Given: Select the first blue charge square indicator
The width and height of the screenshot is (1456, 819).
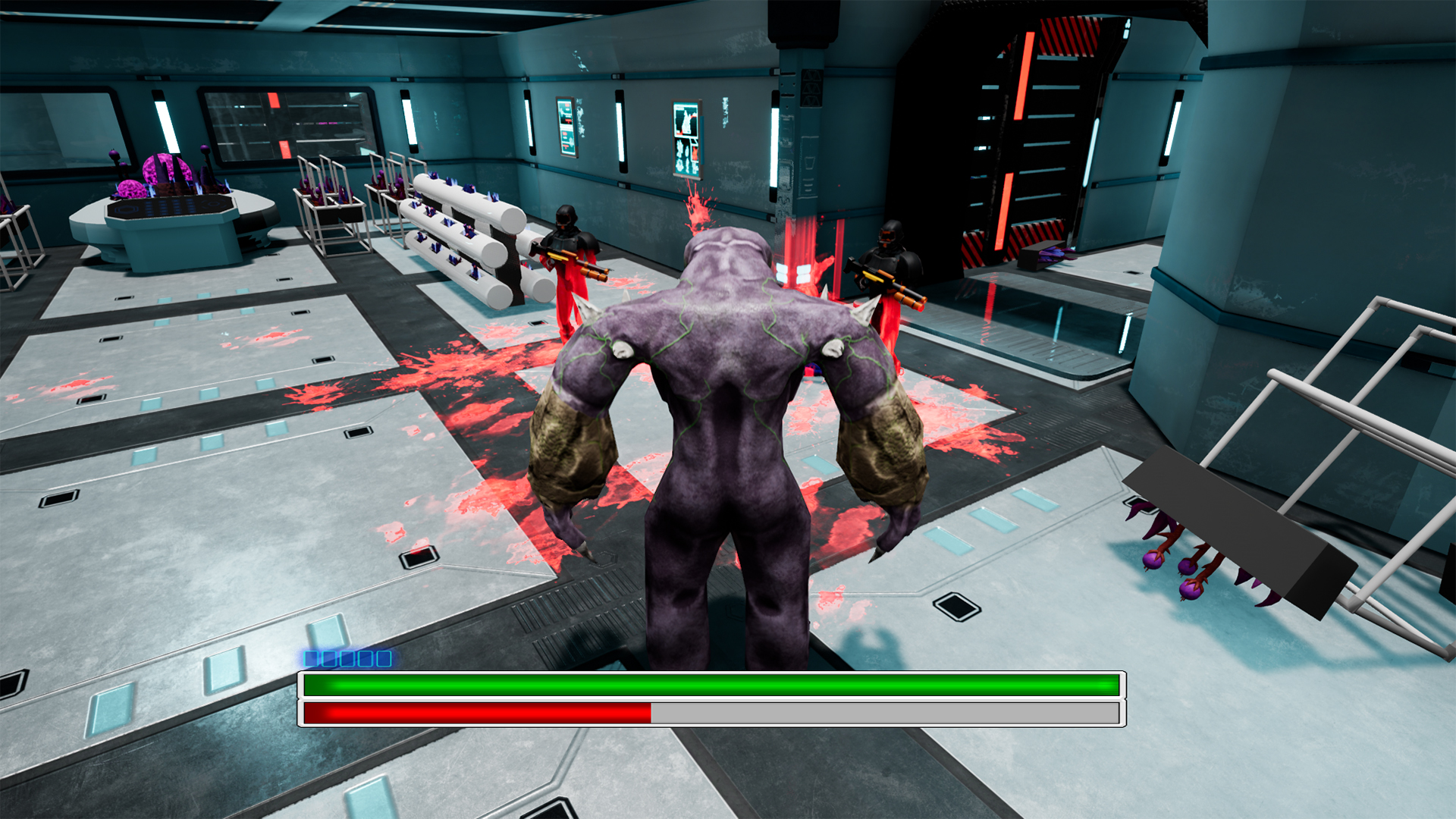Looking at the screenshot, I should [x=311, y=659].
